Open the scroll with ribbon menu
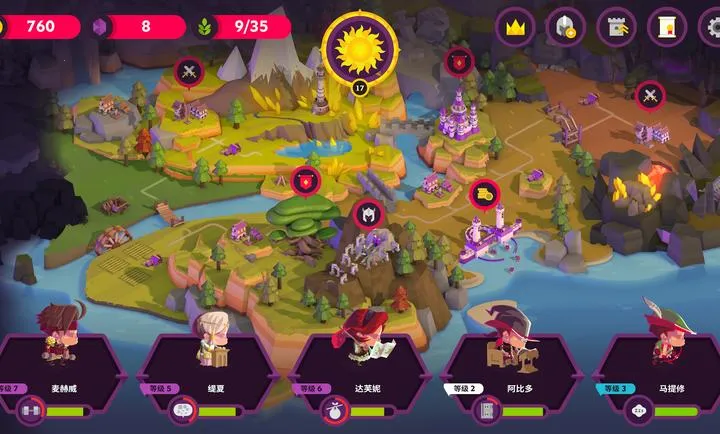 click(666, 27)
